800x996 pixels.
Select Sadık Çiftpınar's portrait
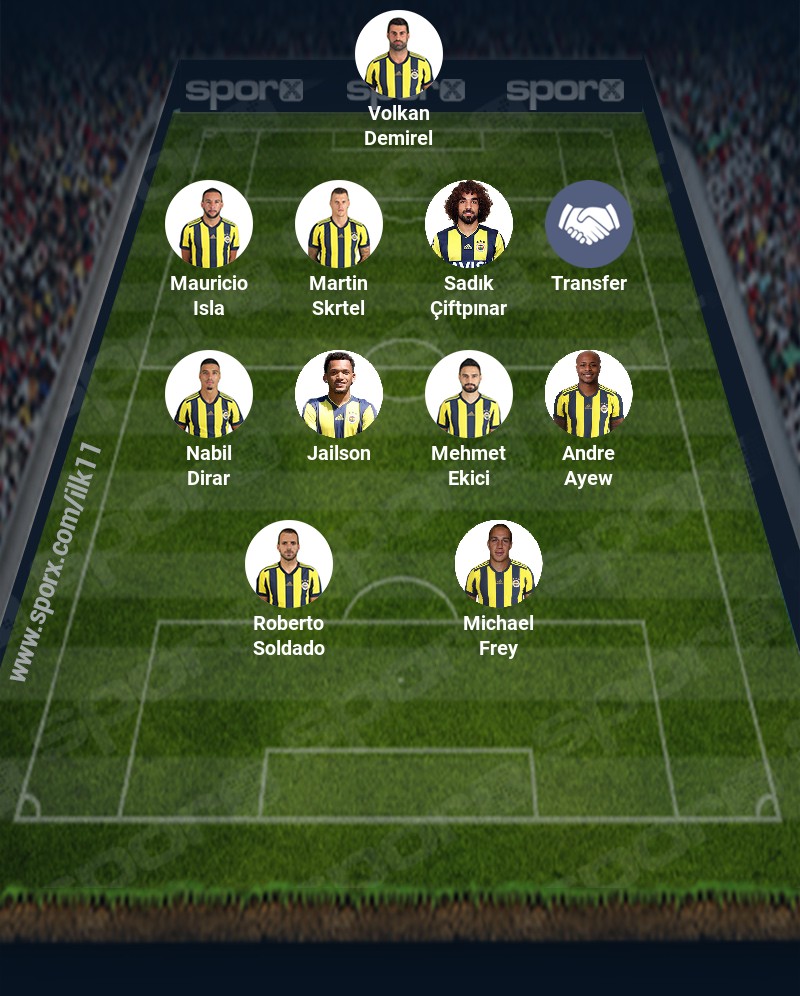pyautogui.click(x=468, y=225)
